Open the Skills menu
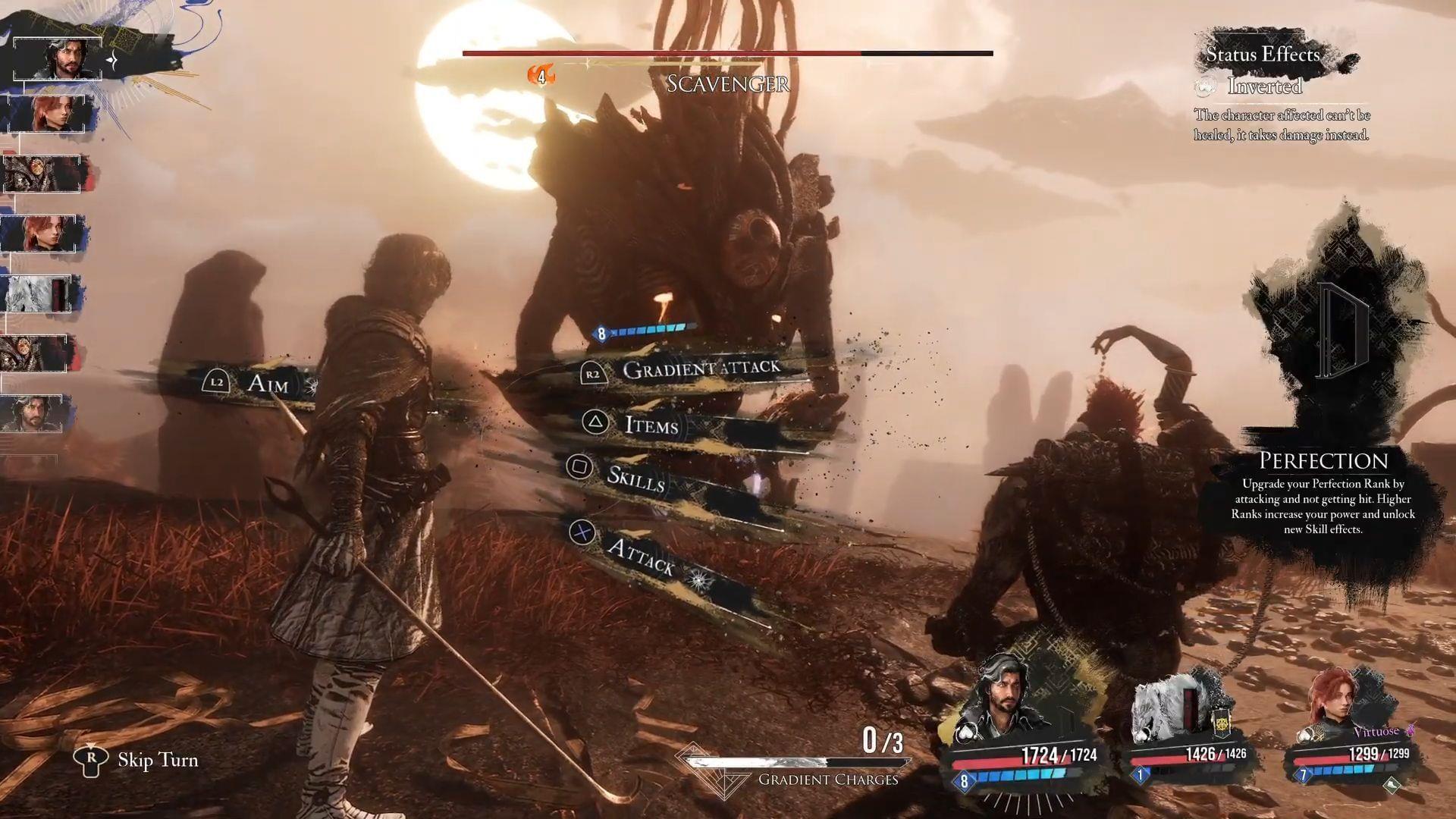 [635, 478]
